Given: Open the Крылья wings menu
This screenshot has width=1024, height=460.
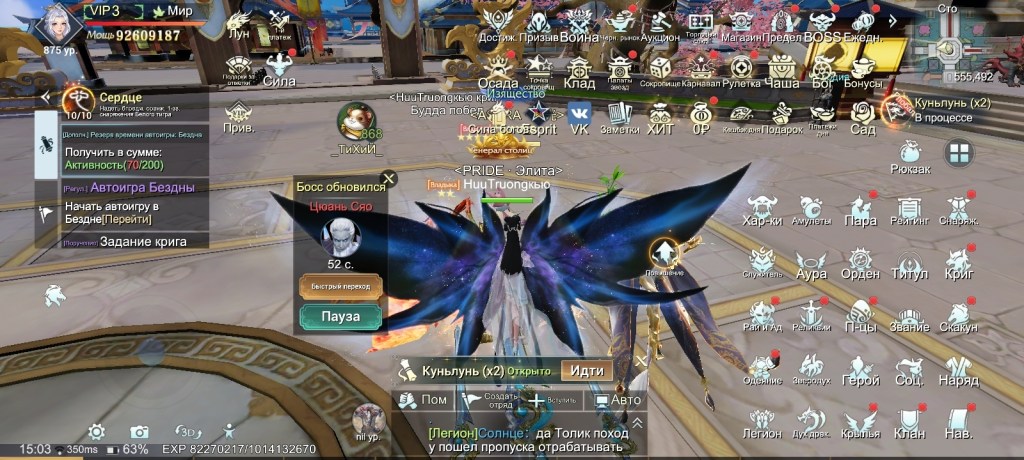Looking at the screenshot, I should [860, 421].
